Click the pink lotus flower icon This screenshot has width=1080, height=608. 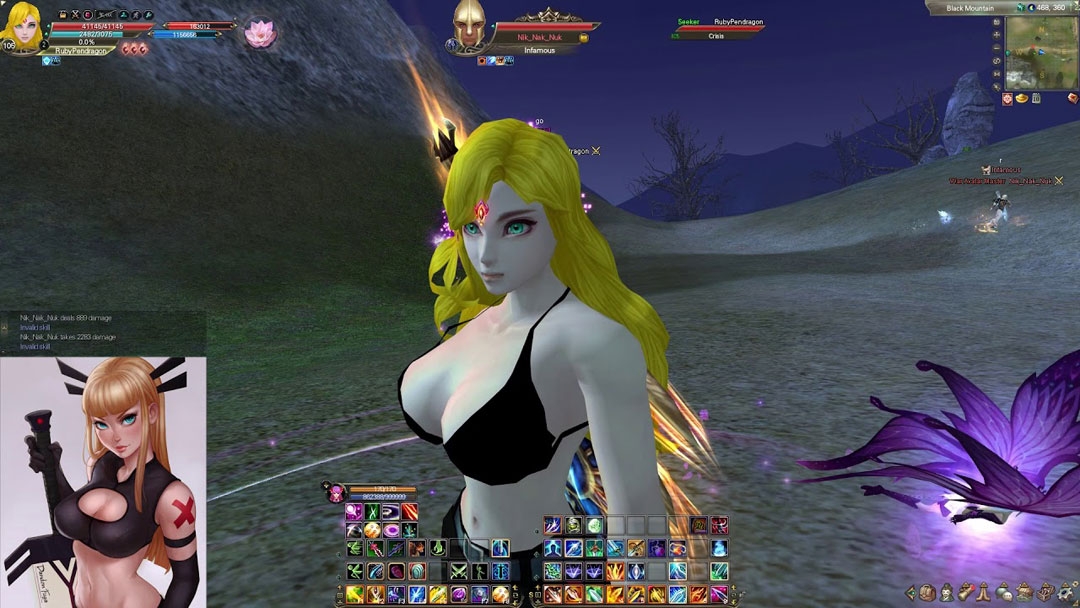pos(260,33)
